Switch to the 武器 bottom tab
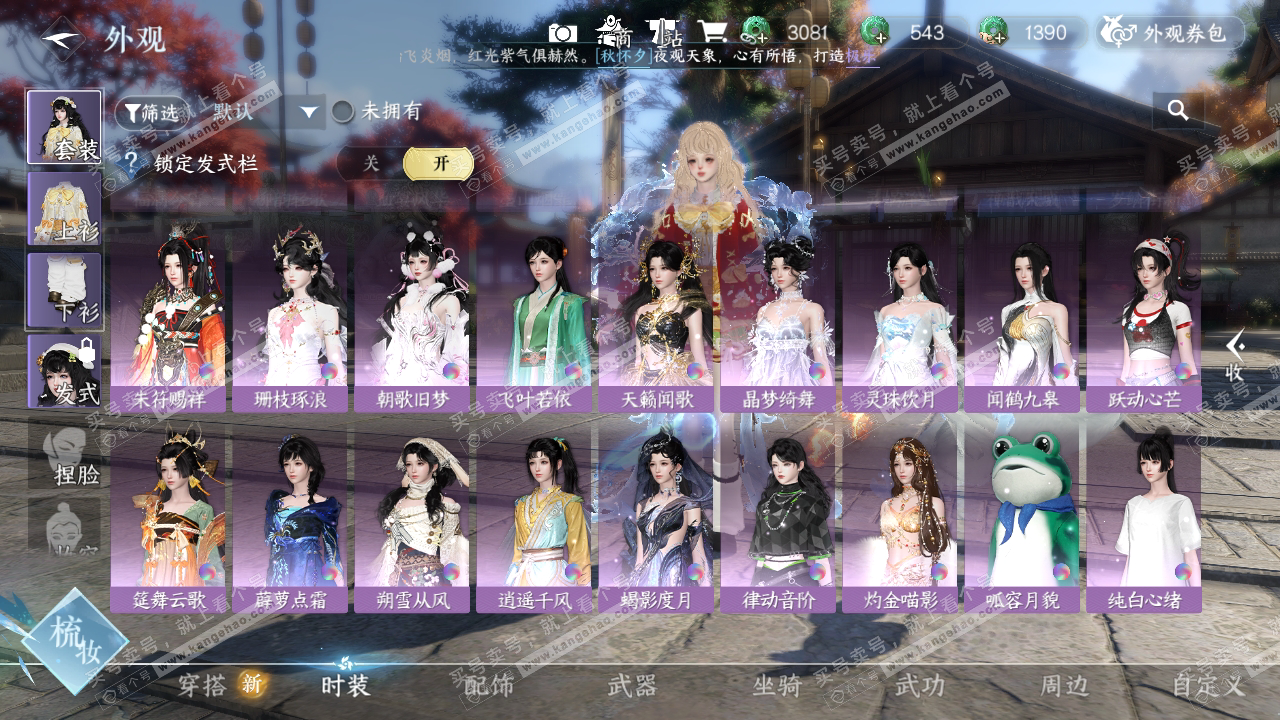This screenshot has width=1280, height=720. (632, 685)
